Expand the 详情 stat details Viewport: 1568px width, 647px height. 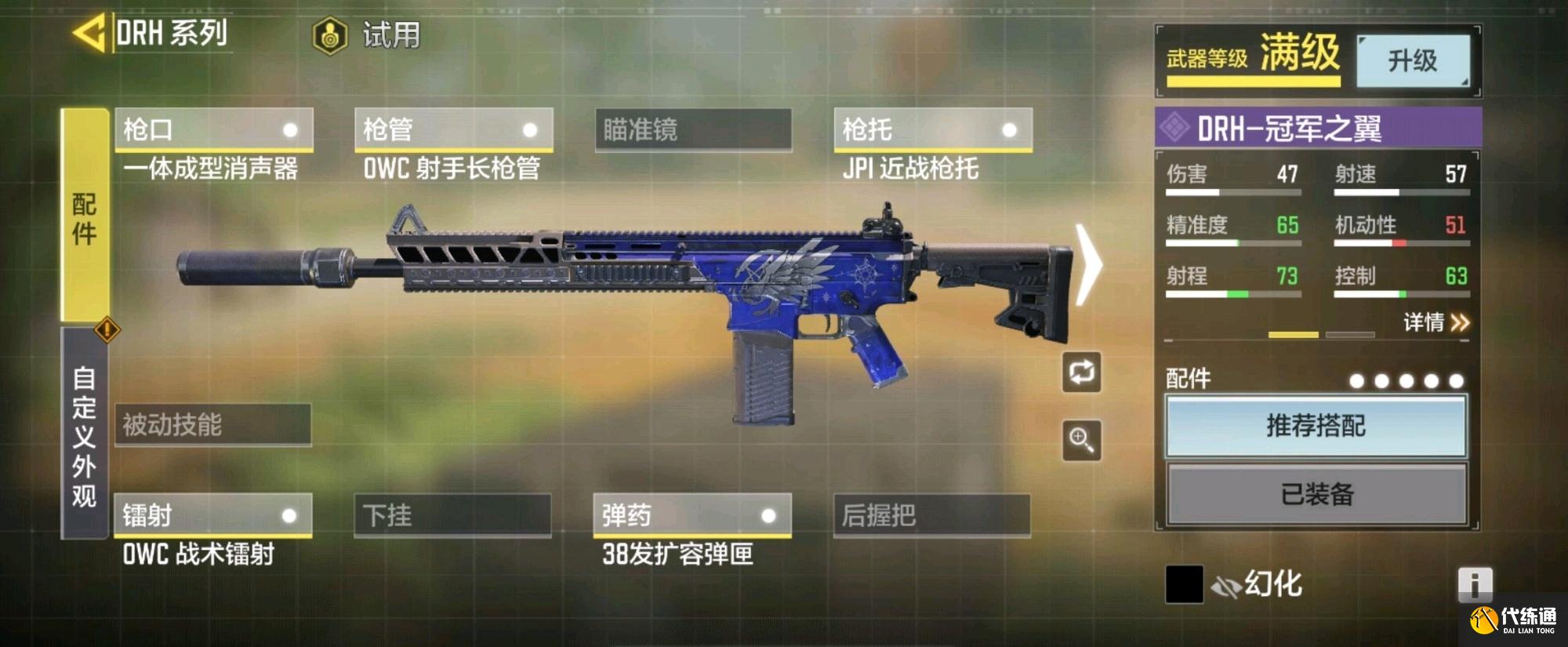coord(1436,322)
